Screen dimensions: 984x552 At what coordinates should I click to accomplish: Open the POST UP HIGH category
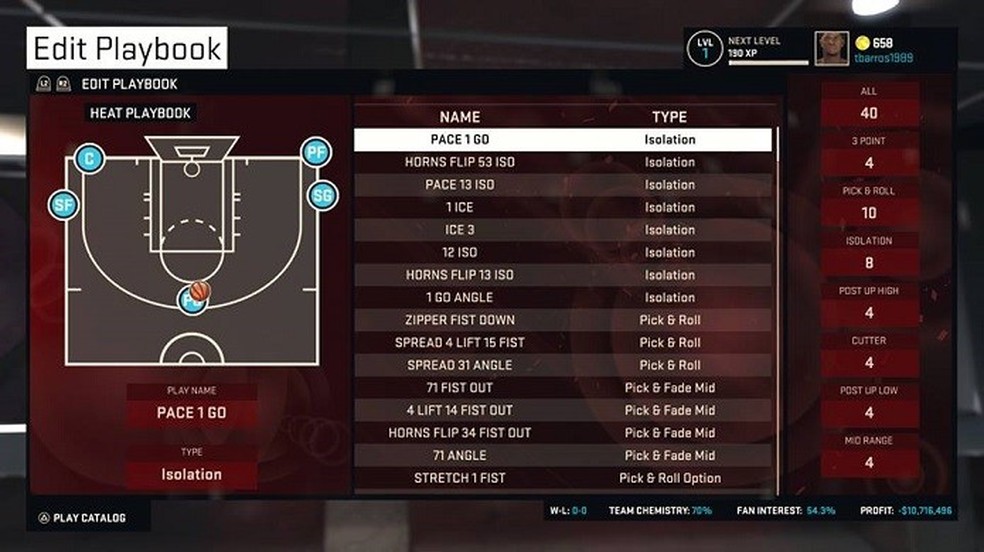[869, 304]
